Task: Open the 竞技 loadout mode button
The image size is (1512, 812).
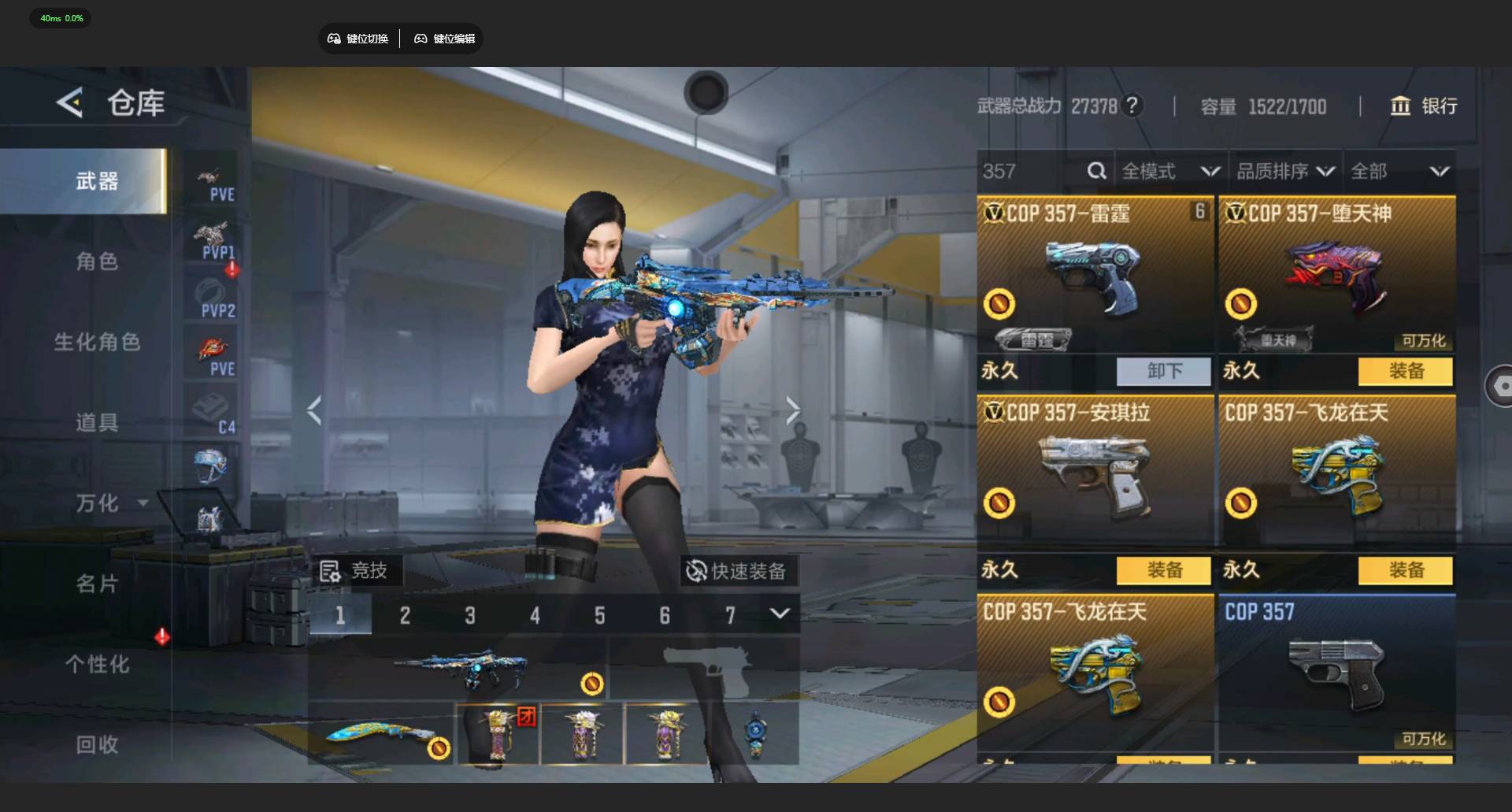Action: [355, 571]
